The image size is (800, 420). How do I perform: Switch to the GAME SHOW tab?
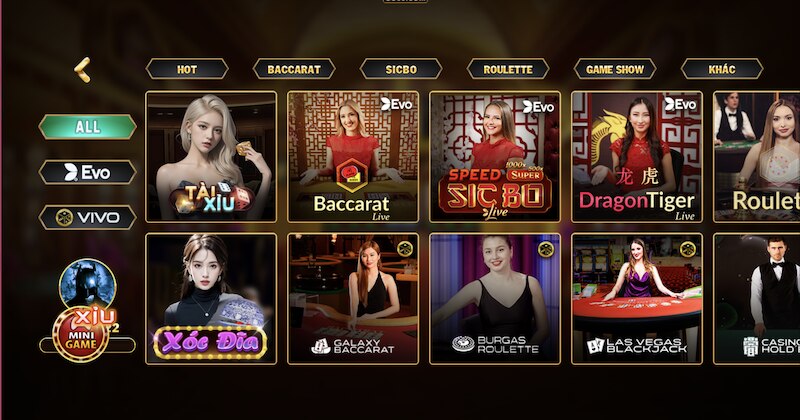tap(615, 69)
